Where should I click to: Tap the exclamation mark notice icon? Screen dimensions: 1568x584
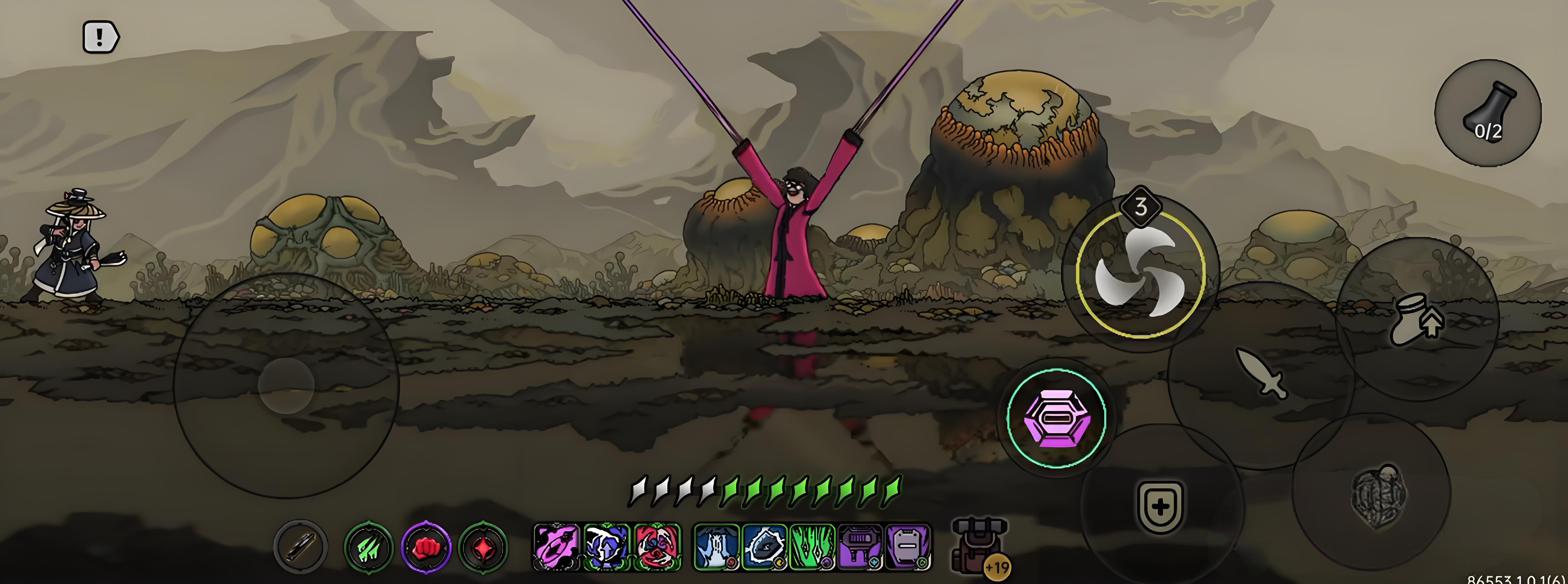pyautogui.click(x=100, y=38)
